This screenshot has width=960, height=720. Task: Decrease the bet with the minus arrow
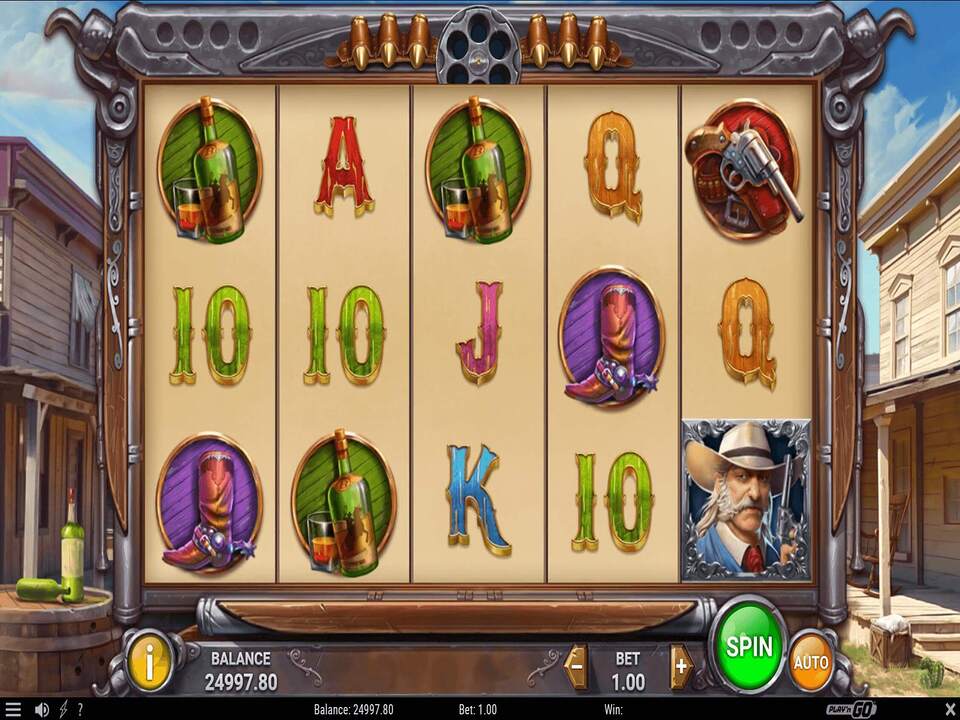tap(576, 666)
